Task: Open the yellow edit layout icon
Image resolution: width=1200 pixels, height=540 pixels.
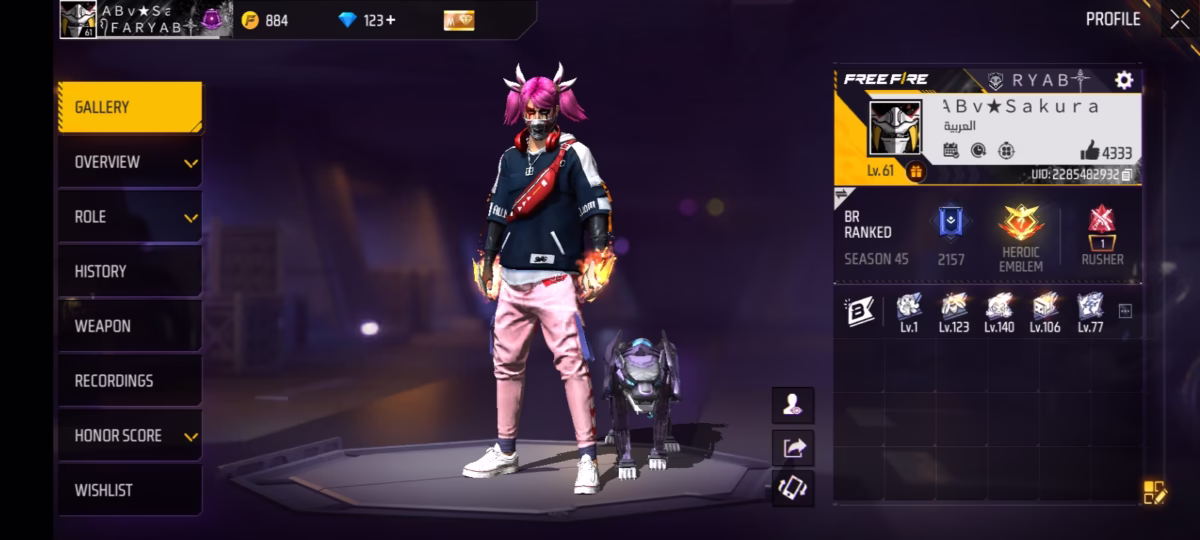Action: 1154,491
